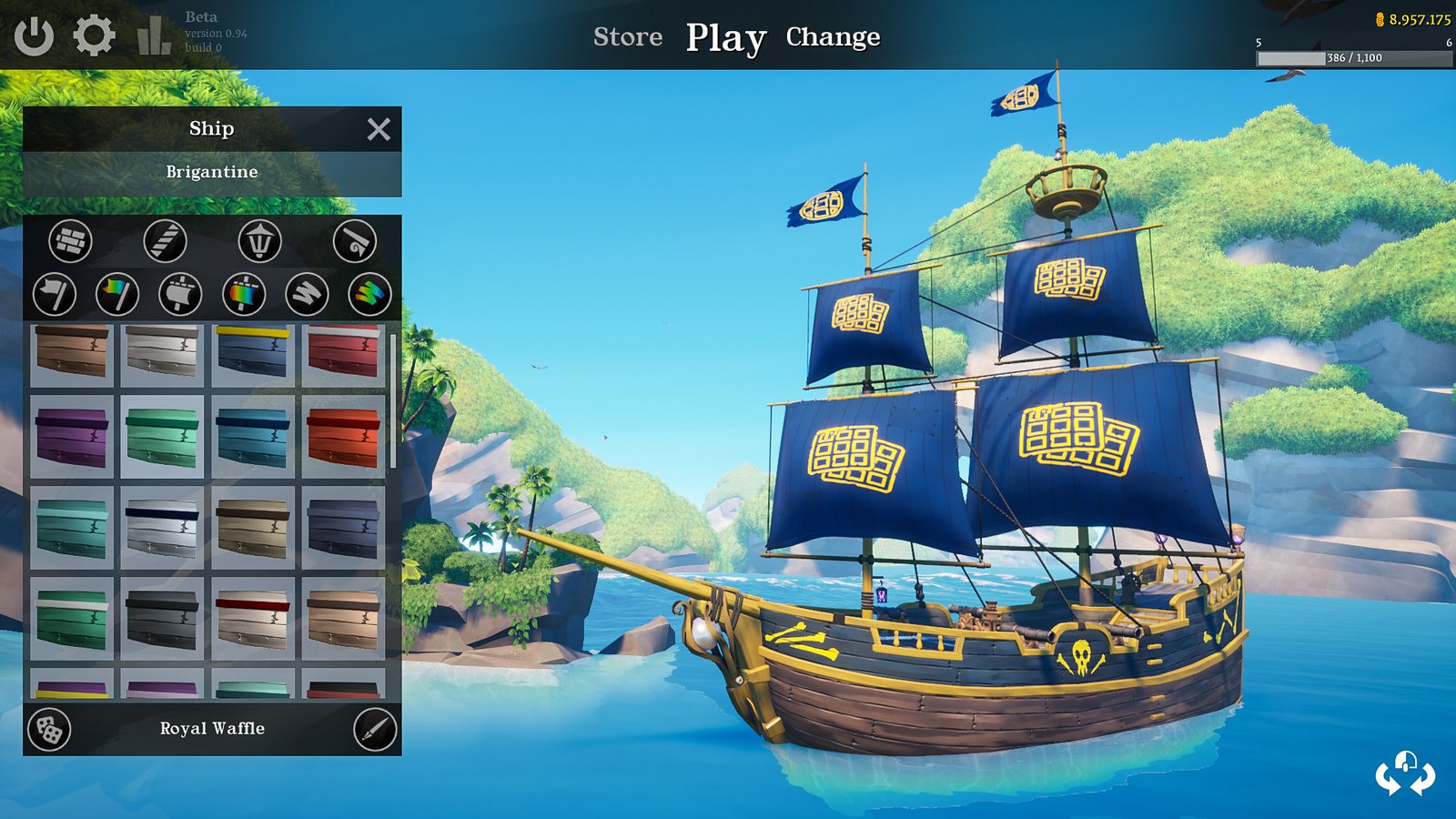Open the Store tab

pos(628,36)
